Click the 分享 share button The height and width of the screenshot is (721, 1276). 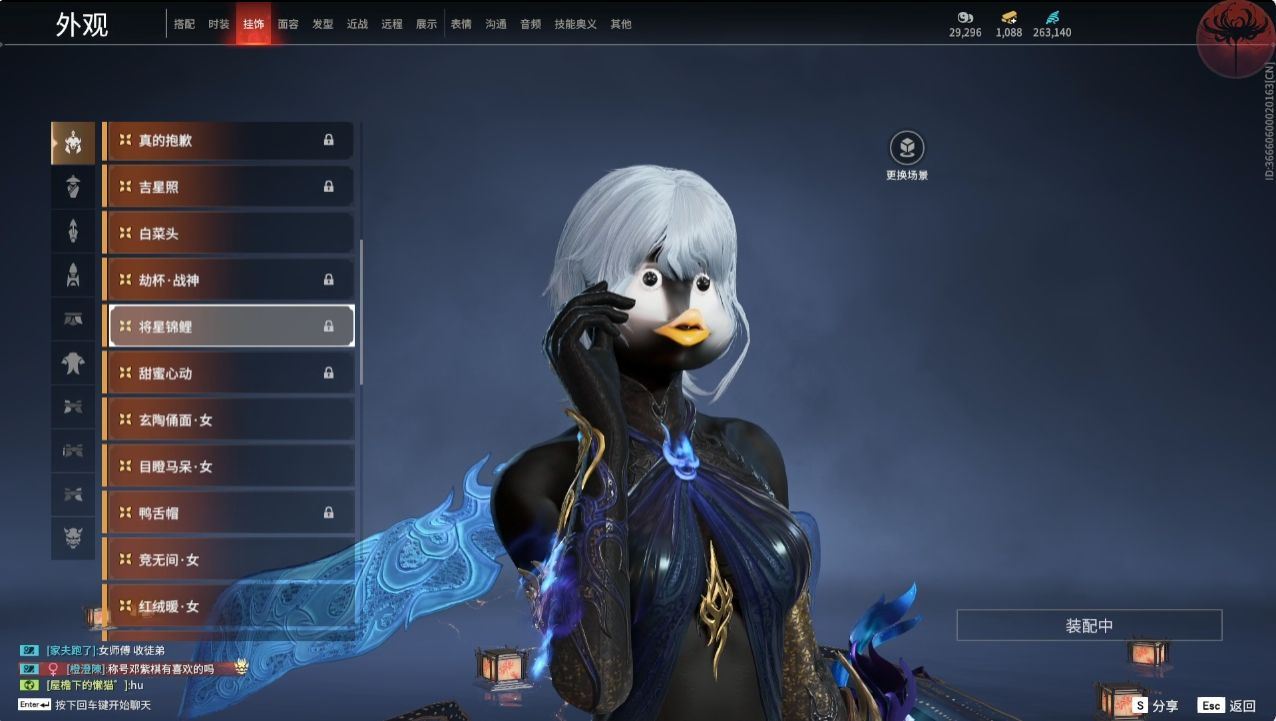click(x=1155, y=705)
